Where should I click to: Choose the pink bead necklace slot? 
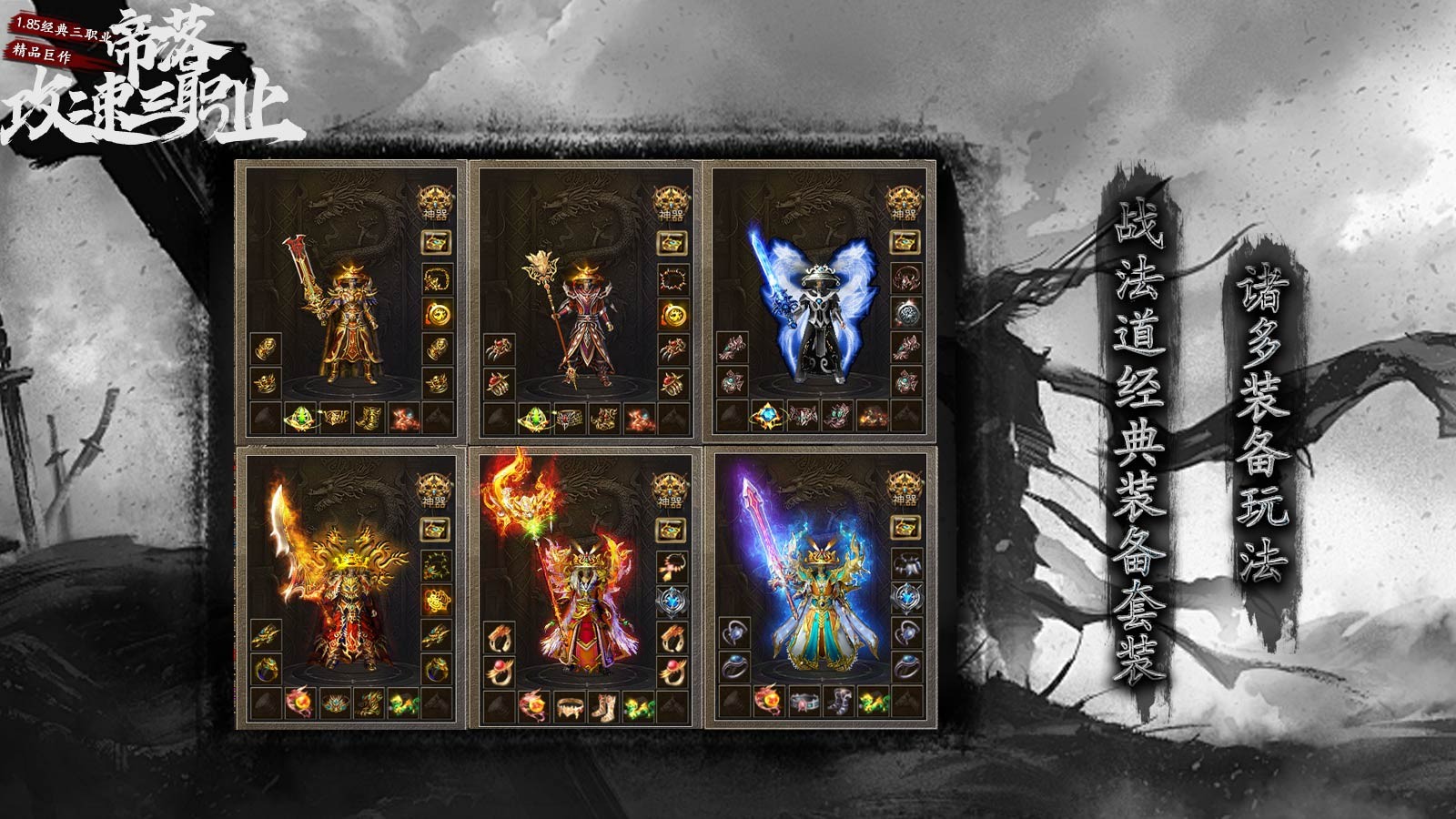coord(672,565)
